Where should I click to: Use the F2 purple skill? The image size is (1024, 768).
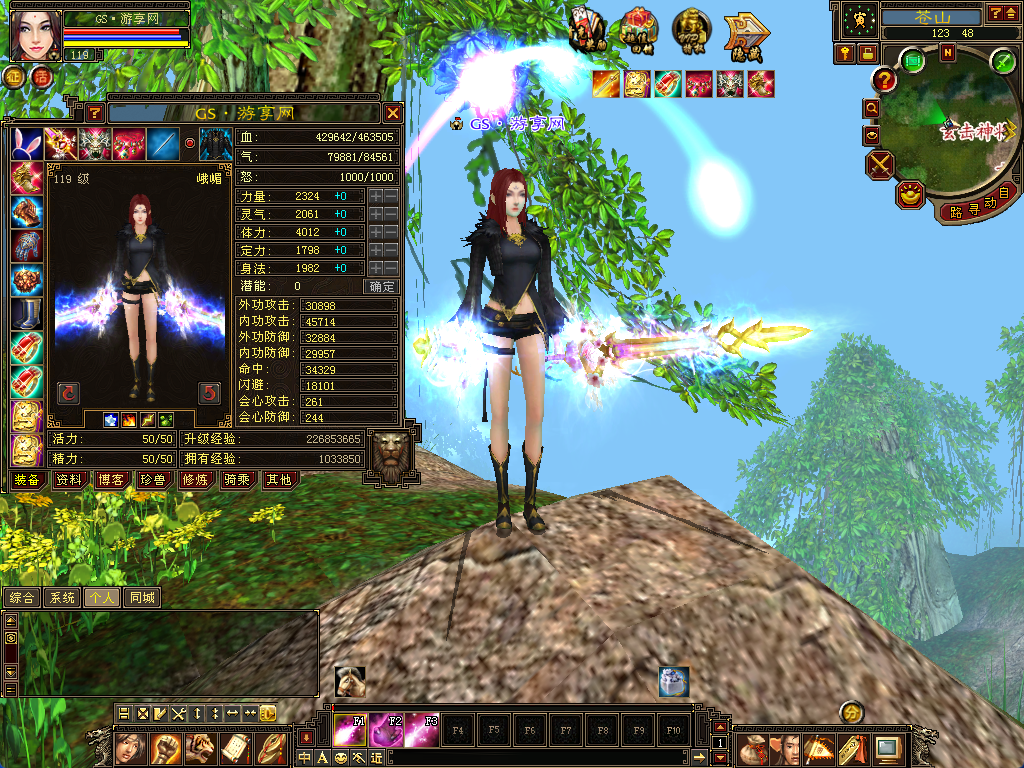386,729
